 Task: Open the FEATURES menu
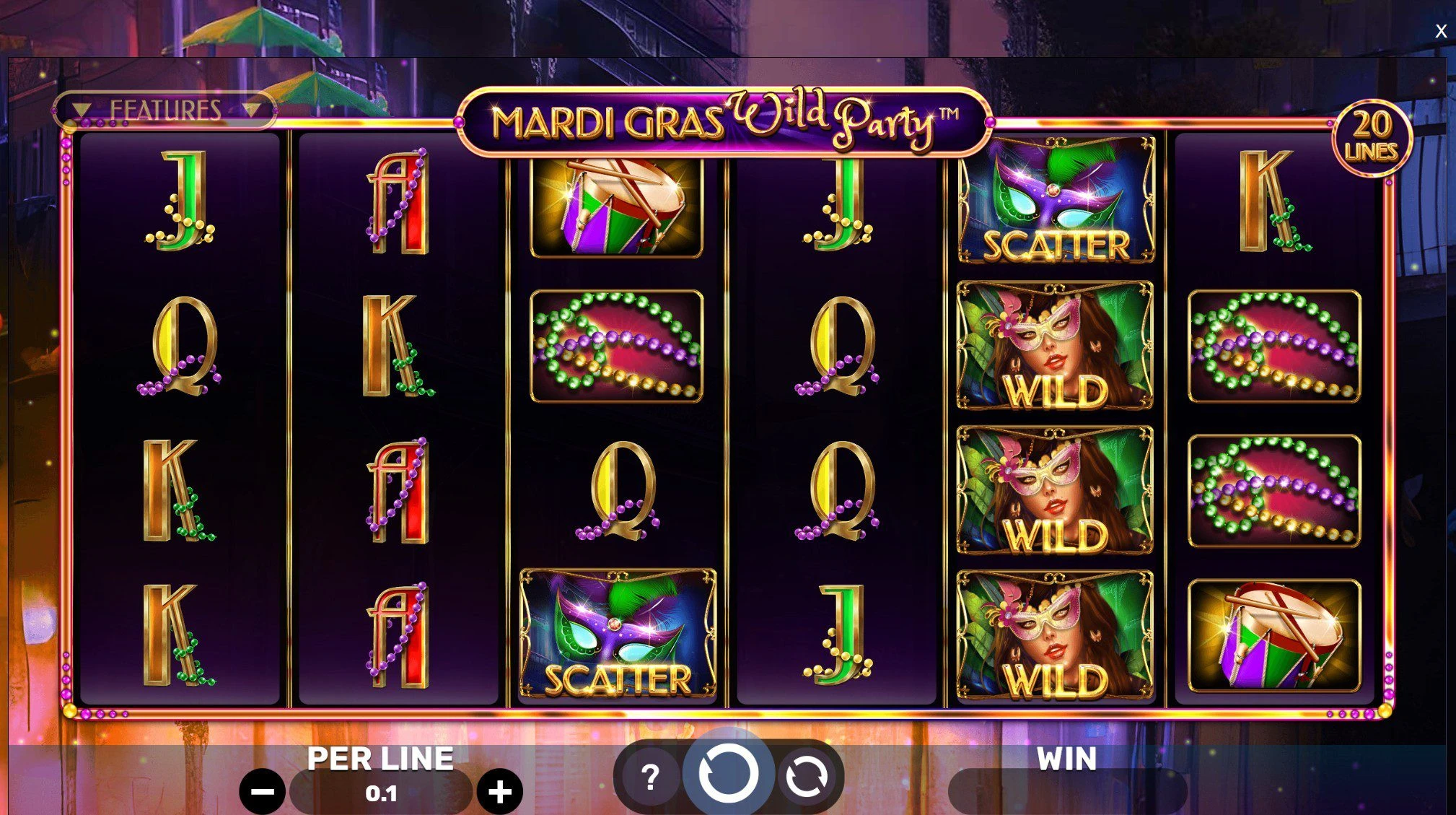click(166, 110)
